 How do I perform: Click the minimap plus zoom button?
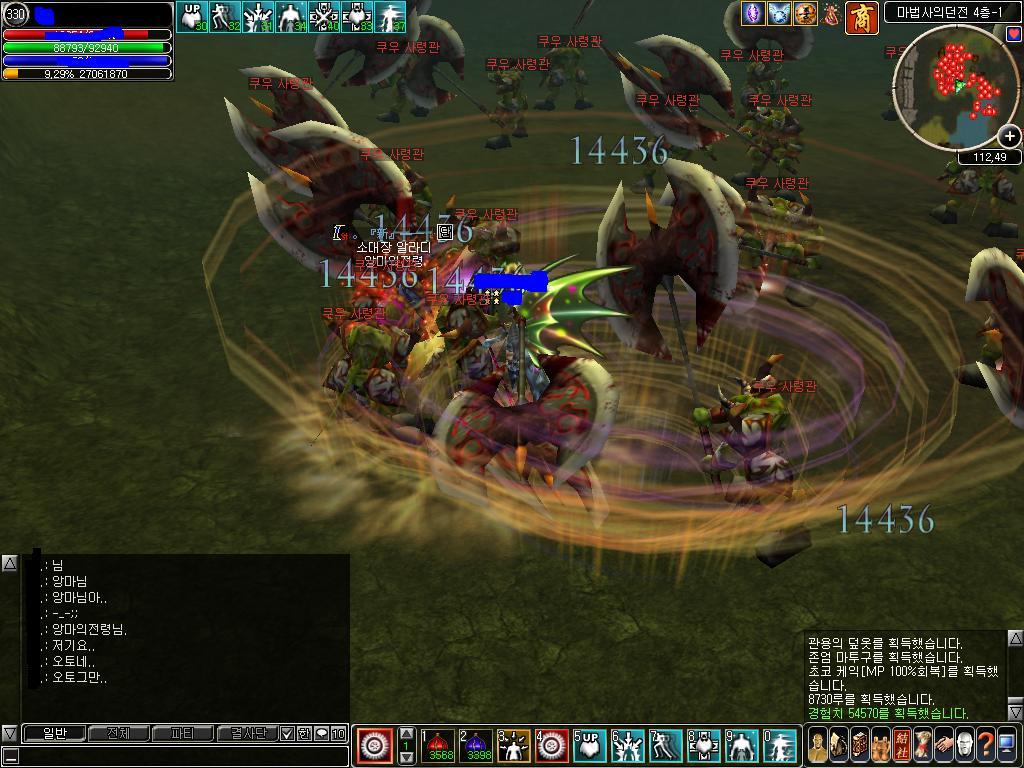pos(1010,136)
